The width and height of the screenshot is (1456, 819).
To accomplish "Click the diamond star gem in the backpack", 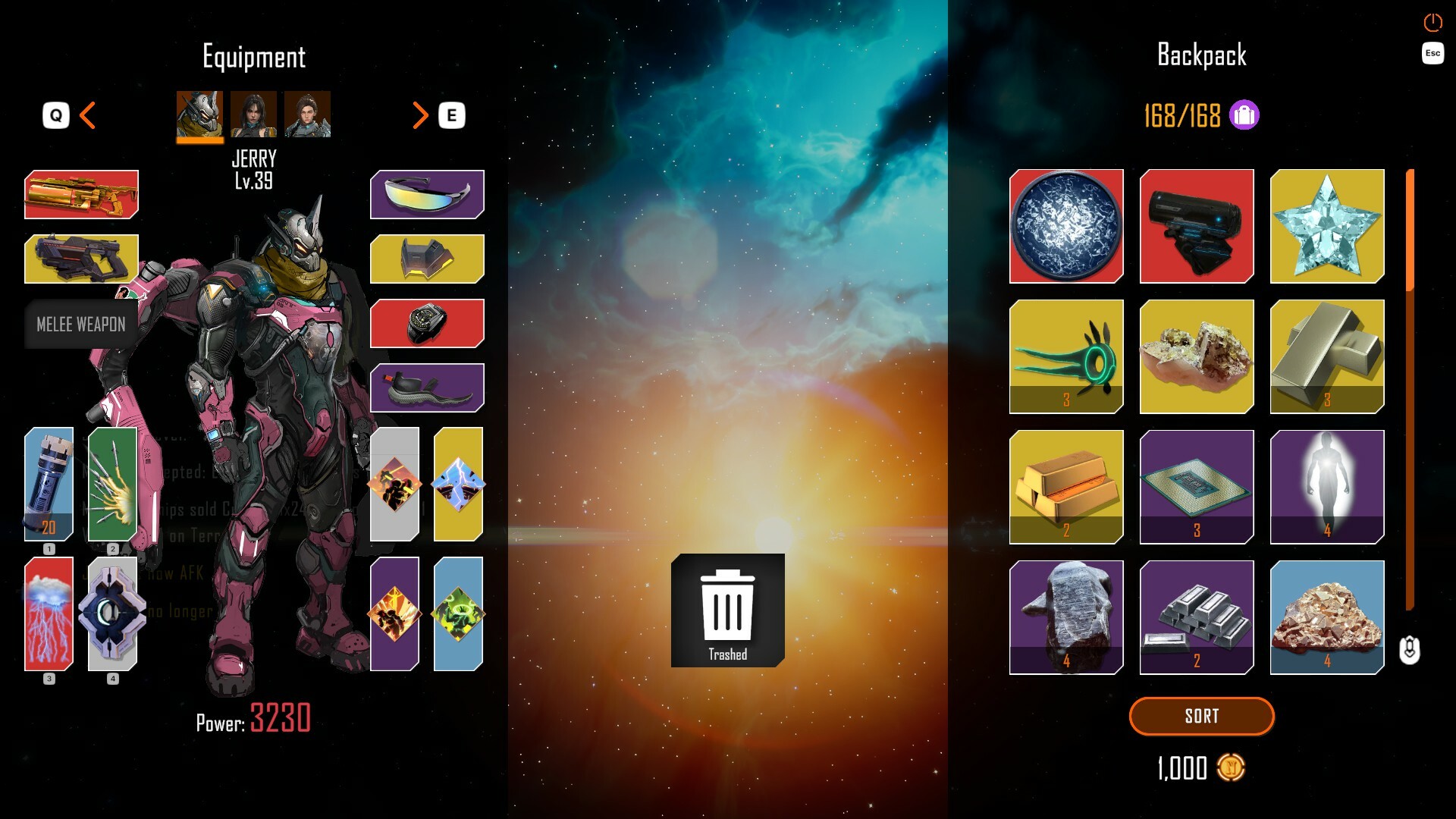I will (1327, 226).
